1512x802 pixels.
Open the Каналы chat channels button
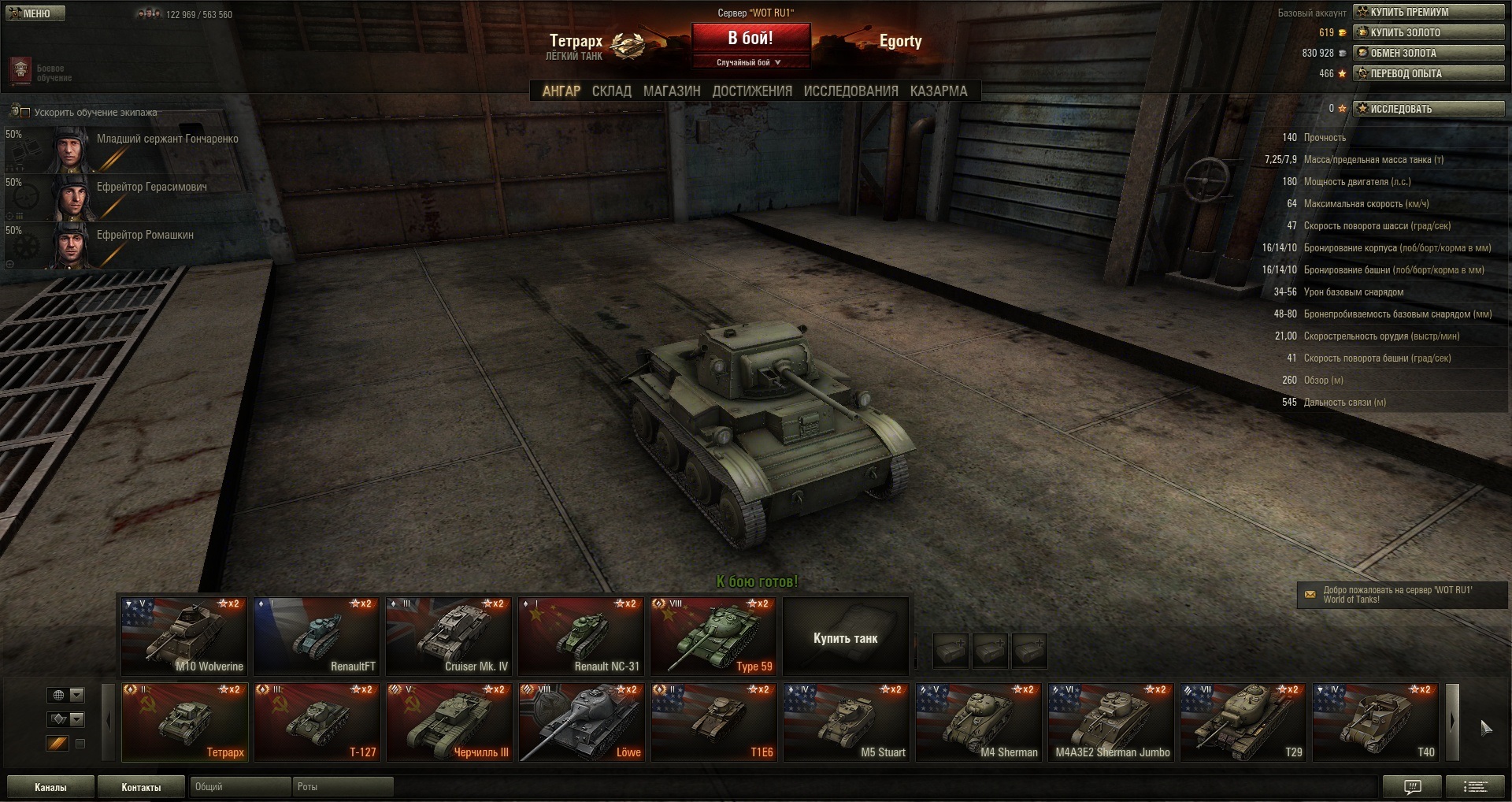coord(50,787)
